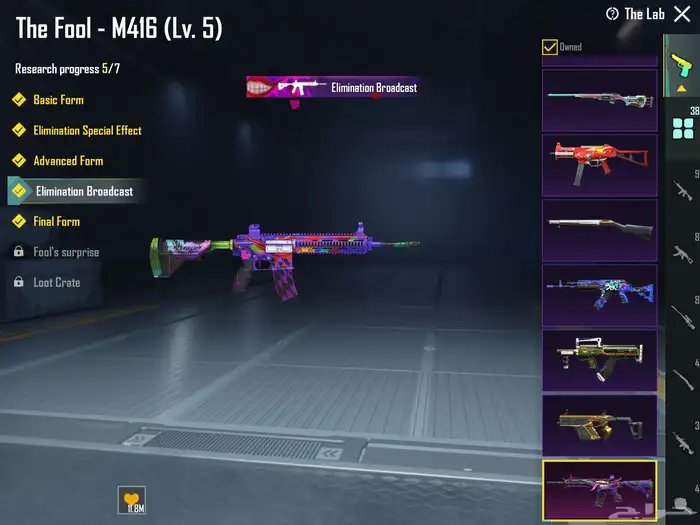Image resolution: width=700 pixels, height=525 pixels.
Task: Open the highlighted Elimination Broadcast stage
Action: coord(83,191)
